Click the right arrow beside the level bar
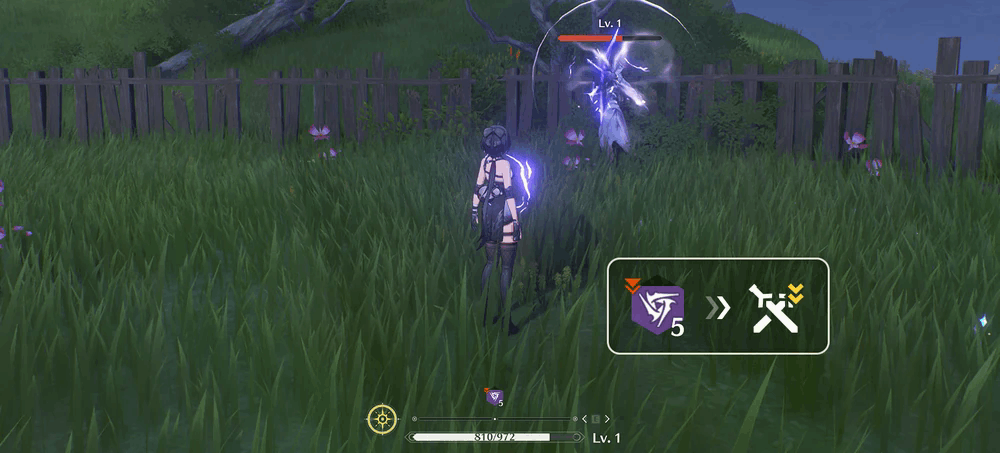The width and height of the screenshot is (1000, 453). (606, 419)
